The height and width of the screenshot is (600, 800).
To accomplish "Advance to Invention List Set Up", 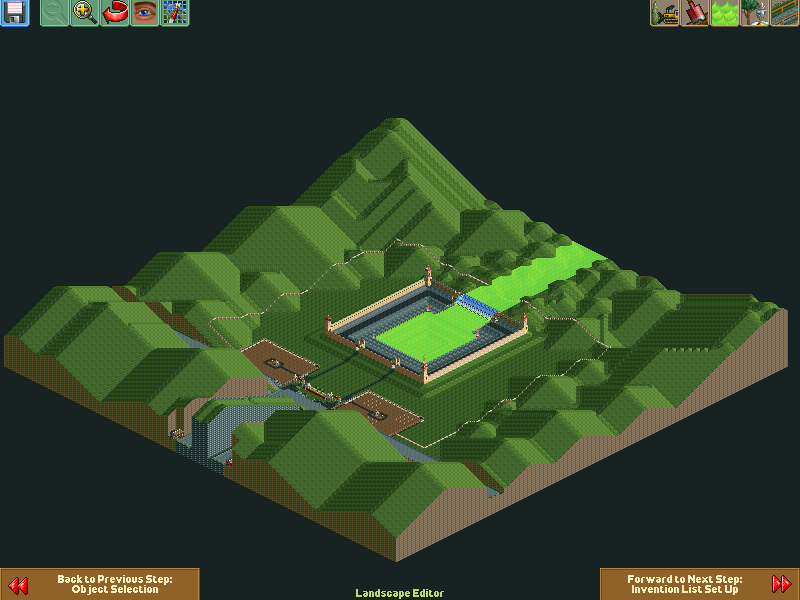I will point(699,584).
